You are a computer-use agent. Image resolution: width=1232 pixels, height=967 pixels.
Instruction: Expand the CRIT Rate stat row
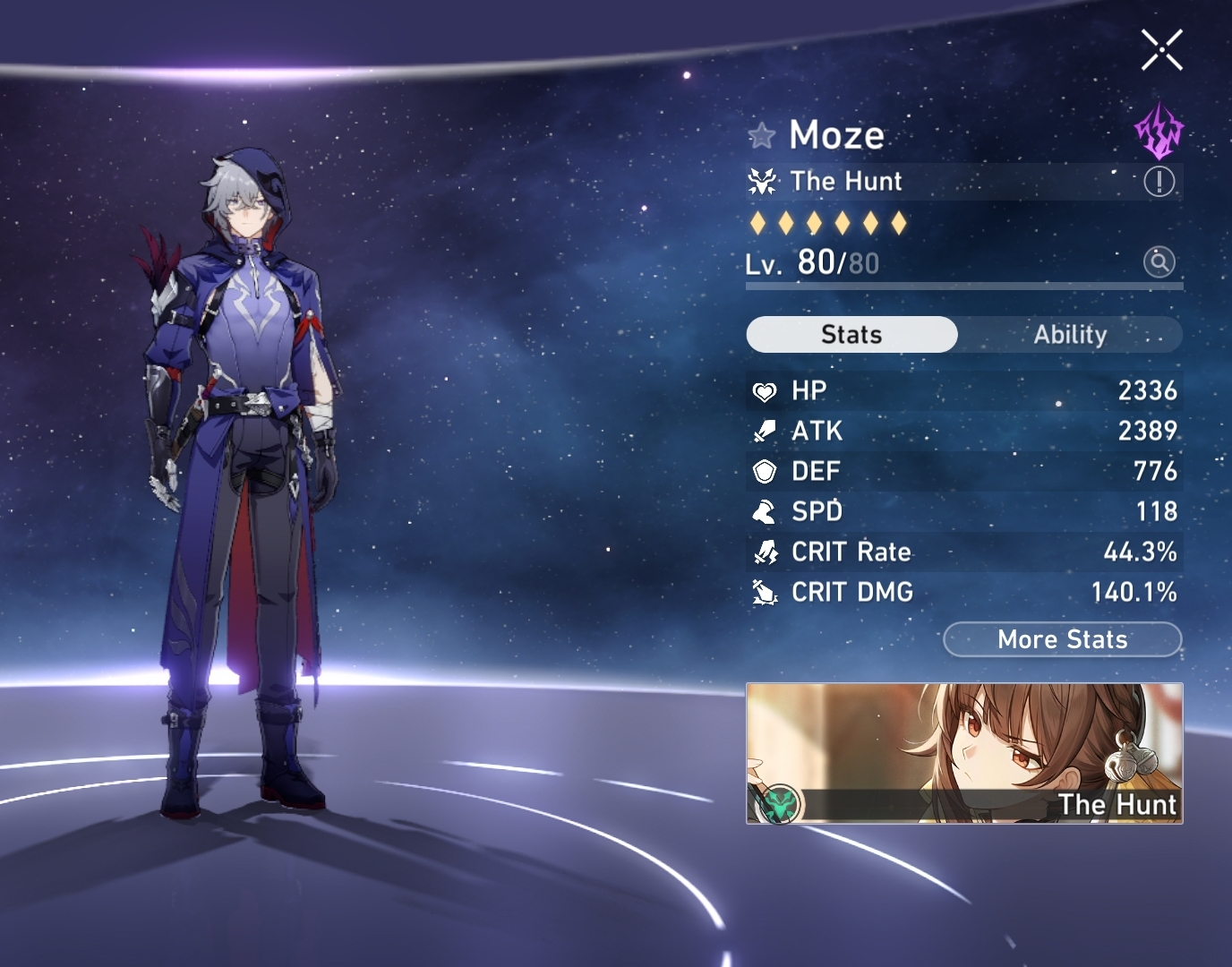pyautogui.click(x=962, y=552)
